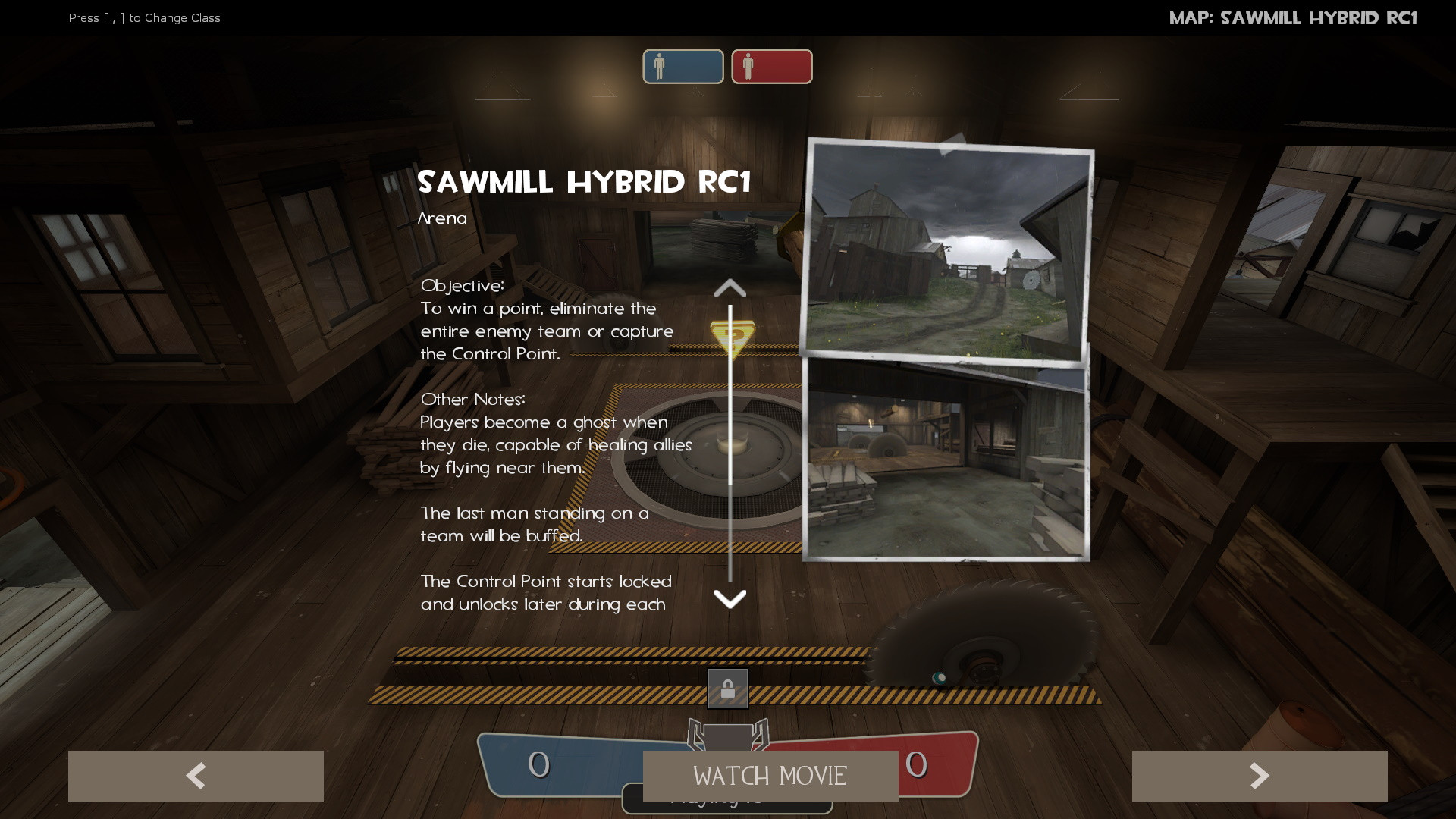Toggle the RED team selection panel
The height and width of the screenshot is (819, 1456).
pos(771,66)
